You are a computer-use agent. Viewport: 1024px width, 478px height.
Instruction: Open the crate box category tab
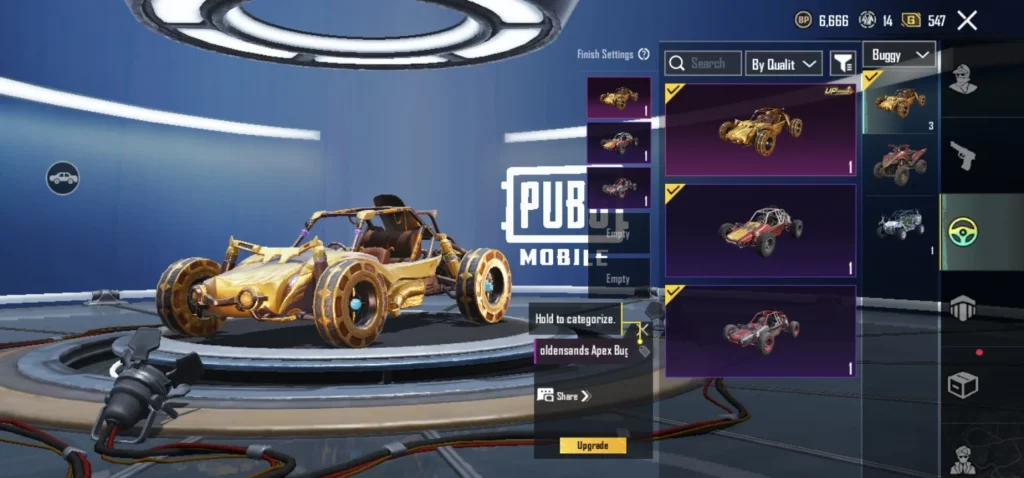pos(963,384)
